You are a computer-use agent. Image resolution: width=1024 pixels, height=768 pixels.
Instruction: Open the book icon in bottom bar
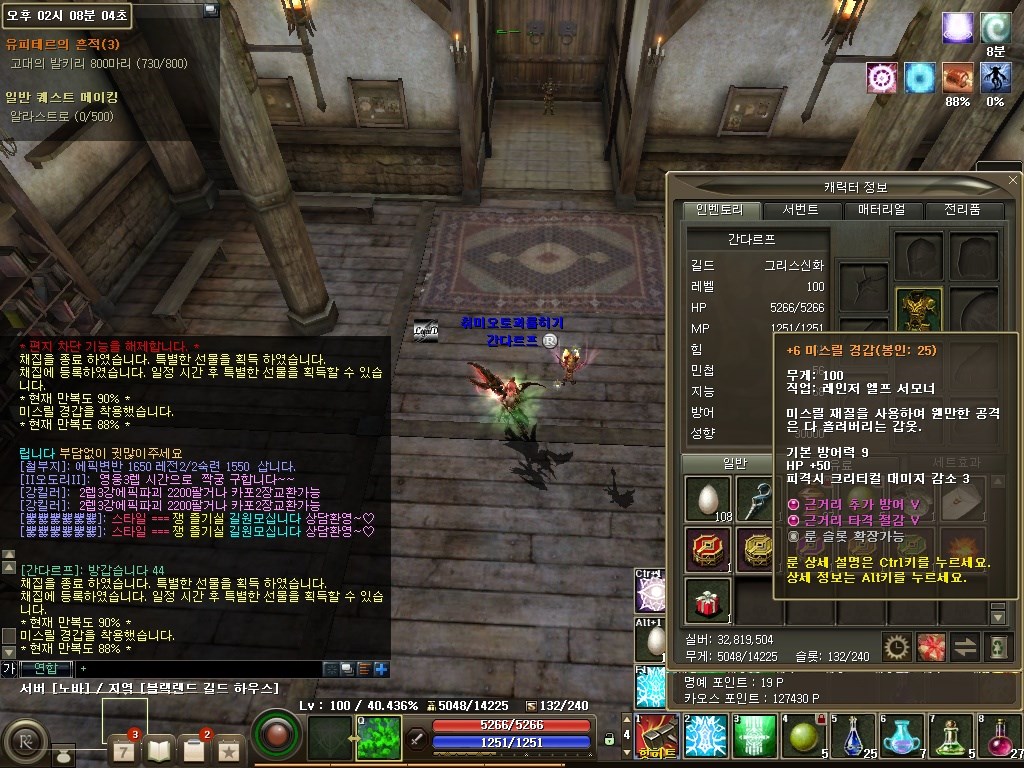click(x=158, y=748)
